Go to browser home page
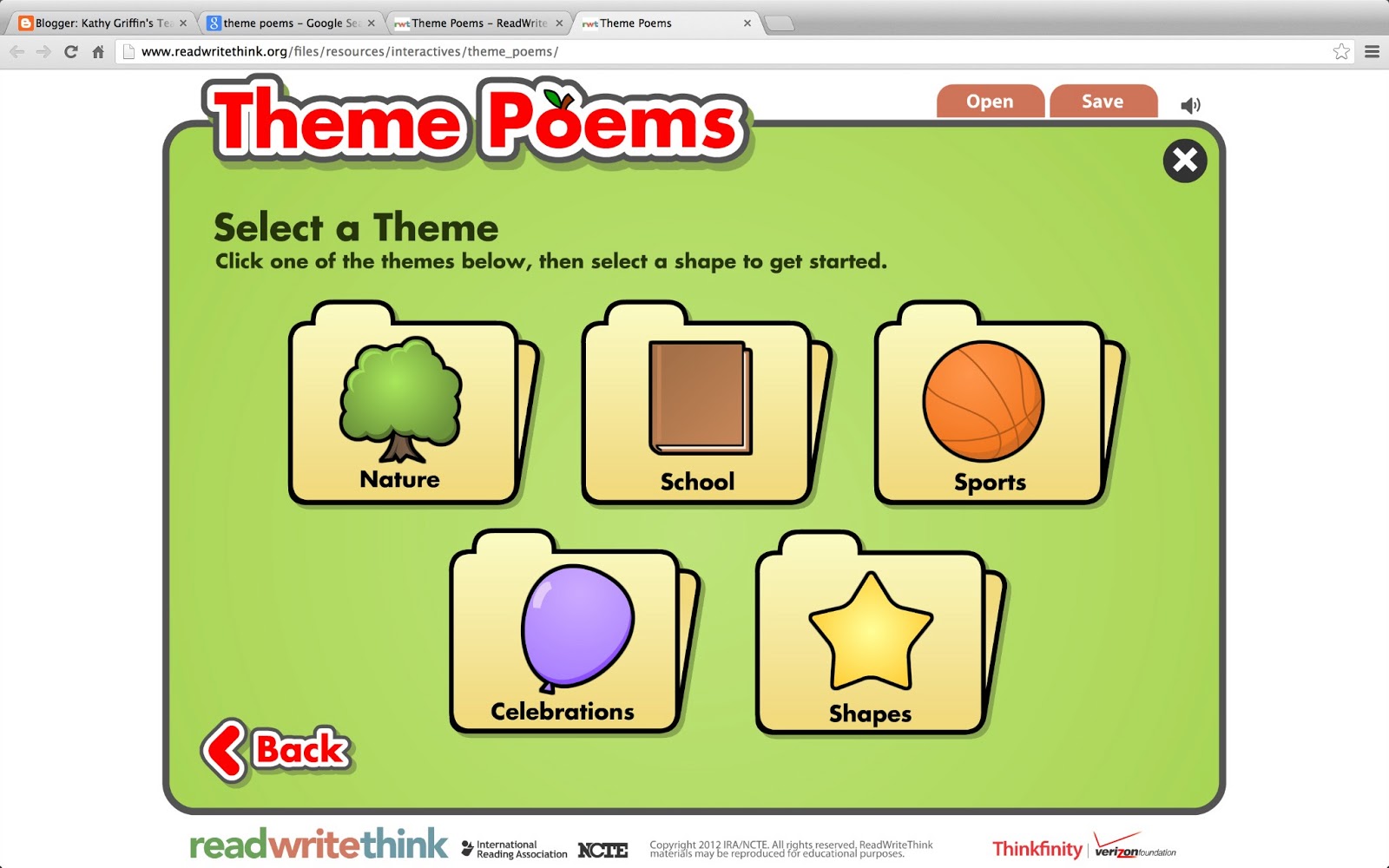 point(96,51)
